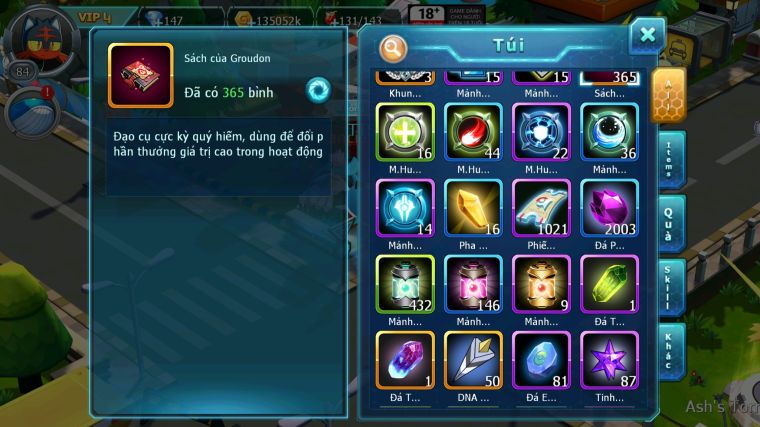Select the green cross item with 16
Screen dimensions: 760x427
405,132
